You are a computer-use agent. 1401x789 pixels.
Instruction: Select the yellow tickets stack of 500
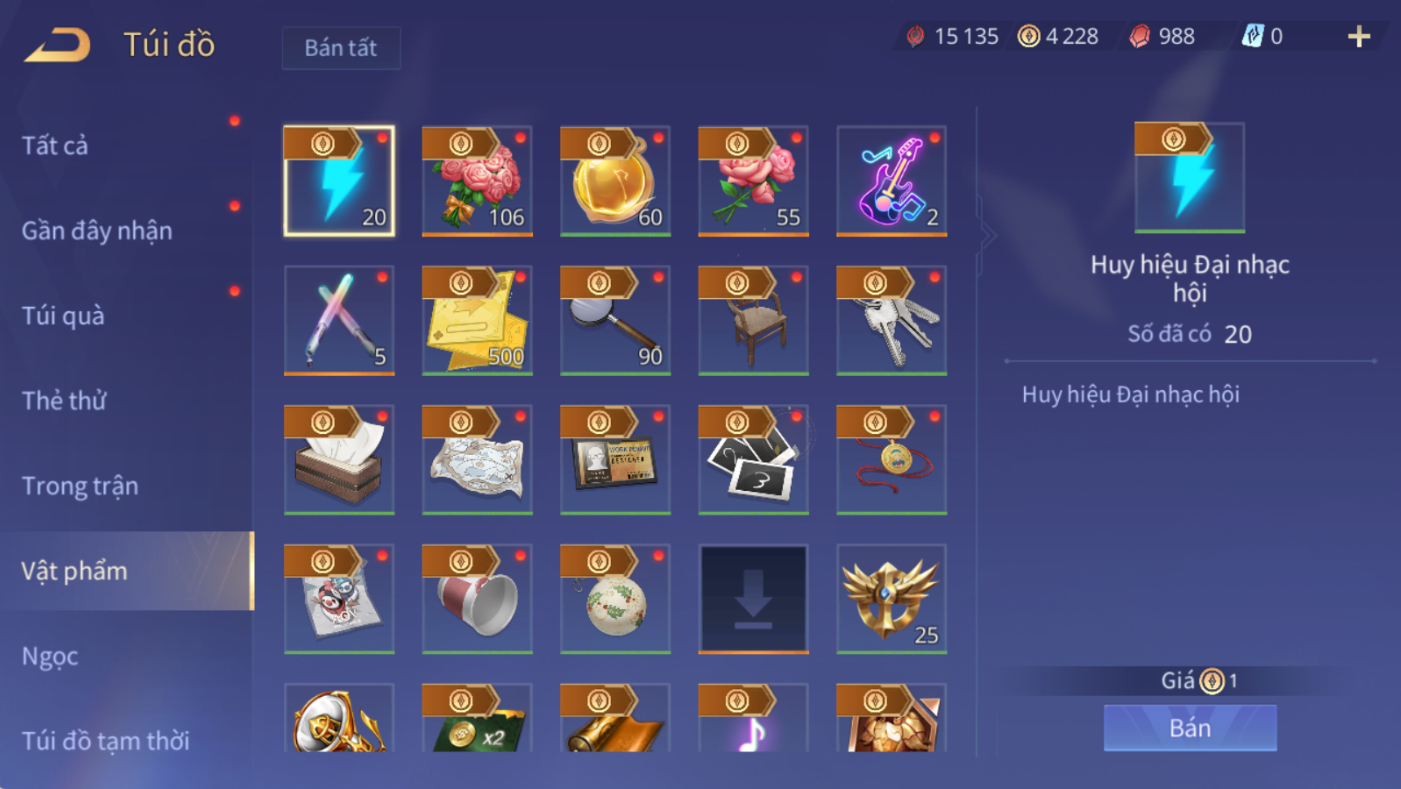[477, 320]
